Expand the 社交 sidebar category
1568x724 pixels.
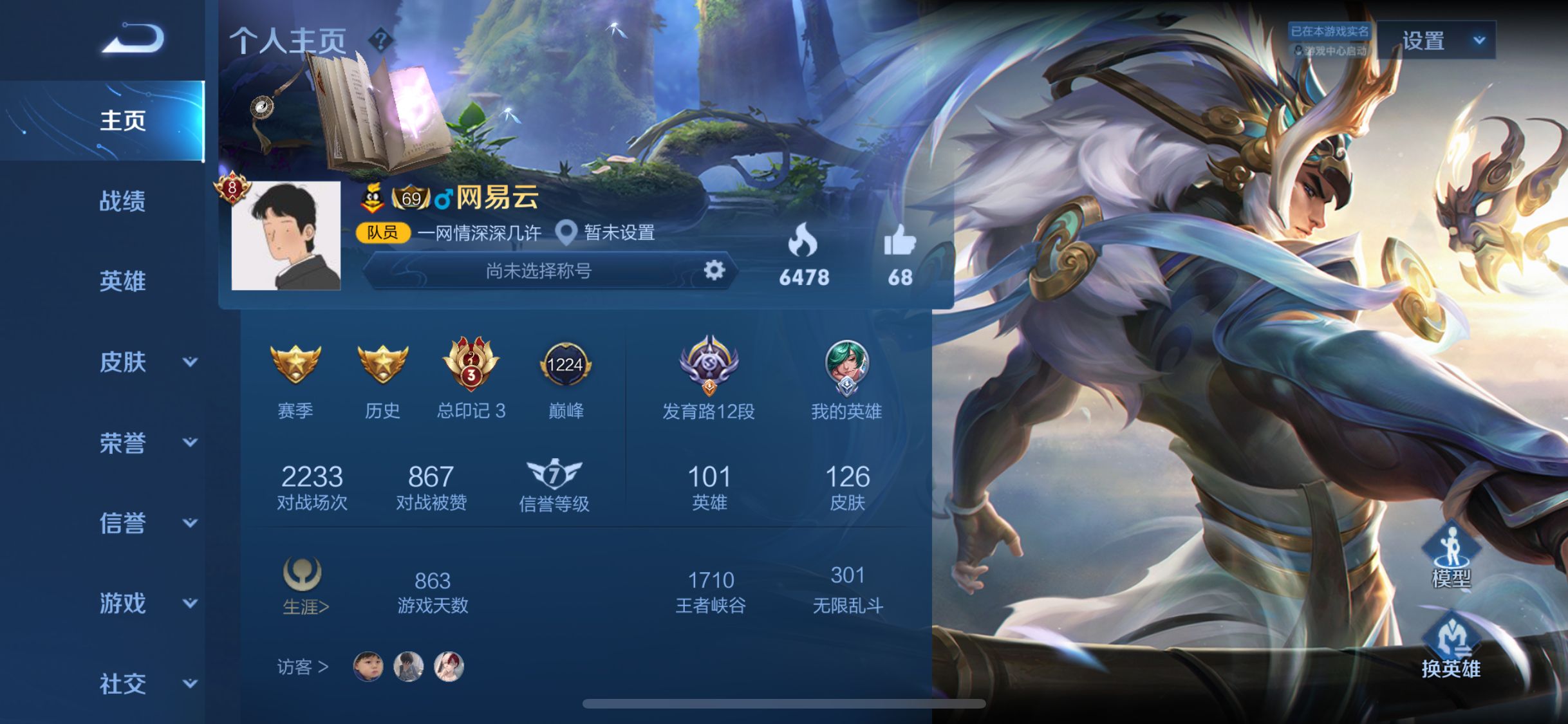(x=147, y=683)
